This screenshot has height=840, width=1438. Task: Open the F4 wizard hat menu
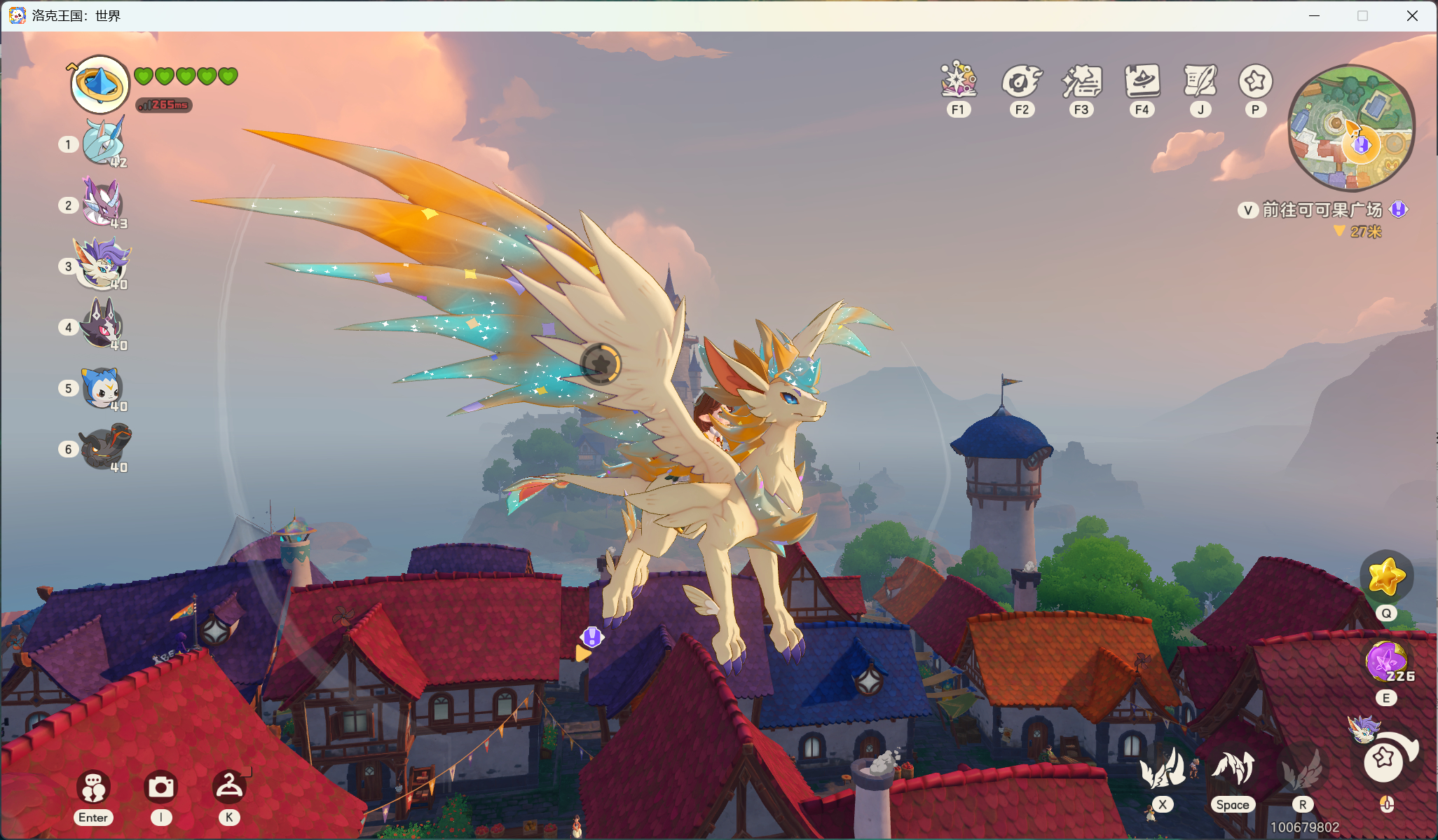click(1142, 81)
